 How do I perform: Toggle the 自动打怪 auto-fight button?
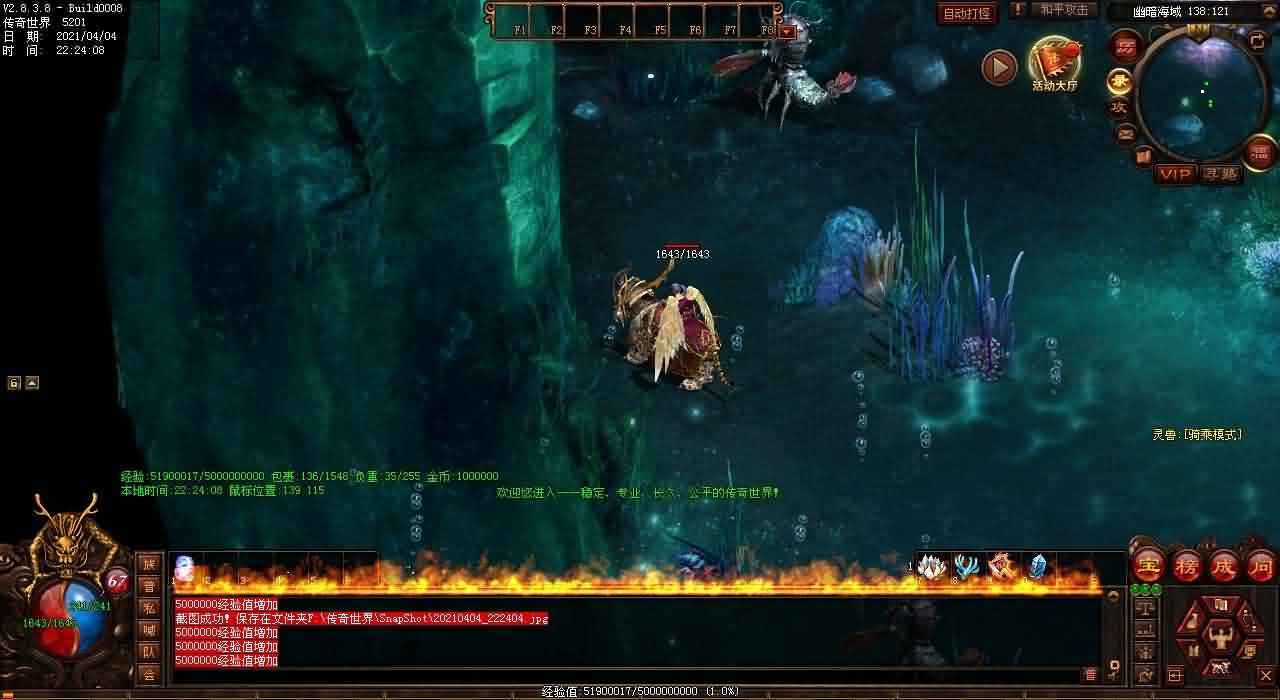[x=968, y=14]
